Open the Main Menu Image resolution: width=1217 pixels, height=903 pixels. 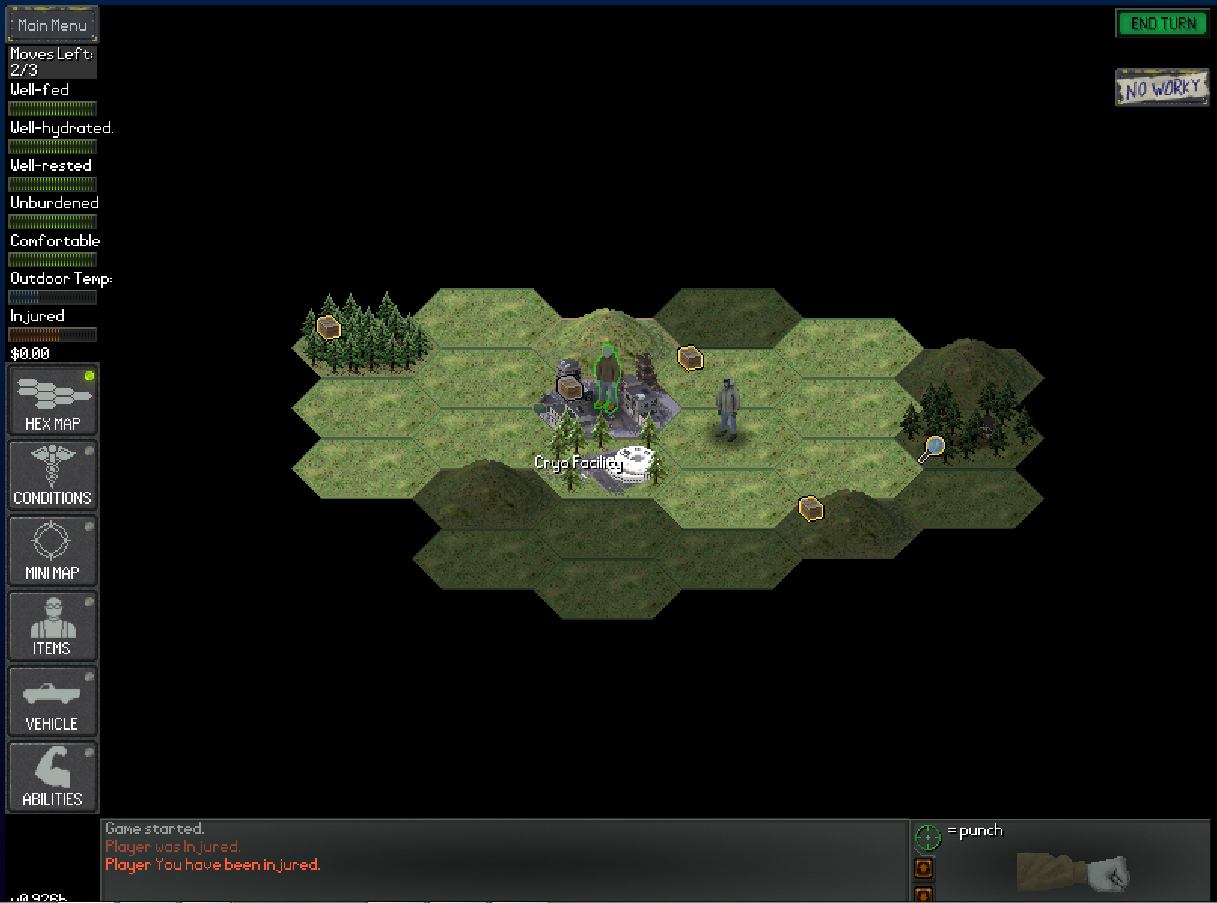click(x=52, y=25)
